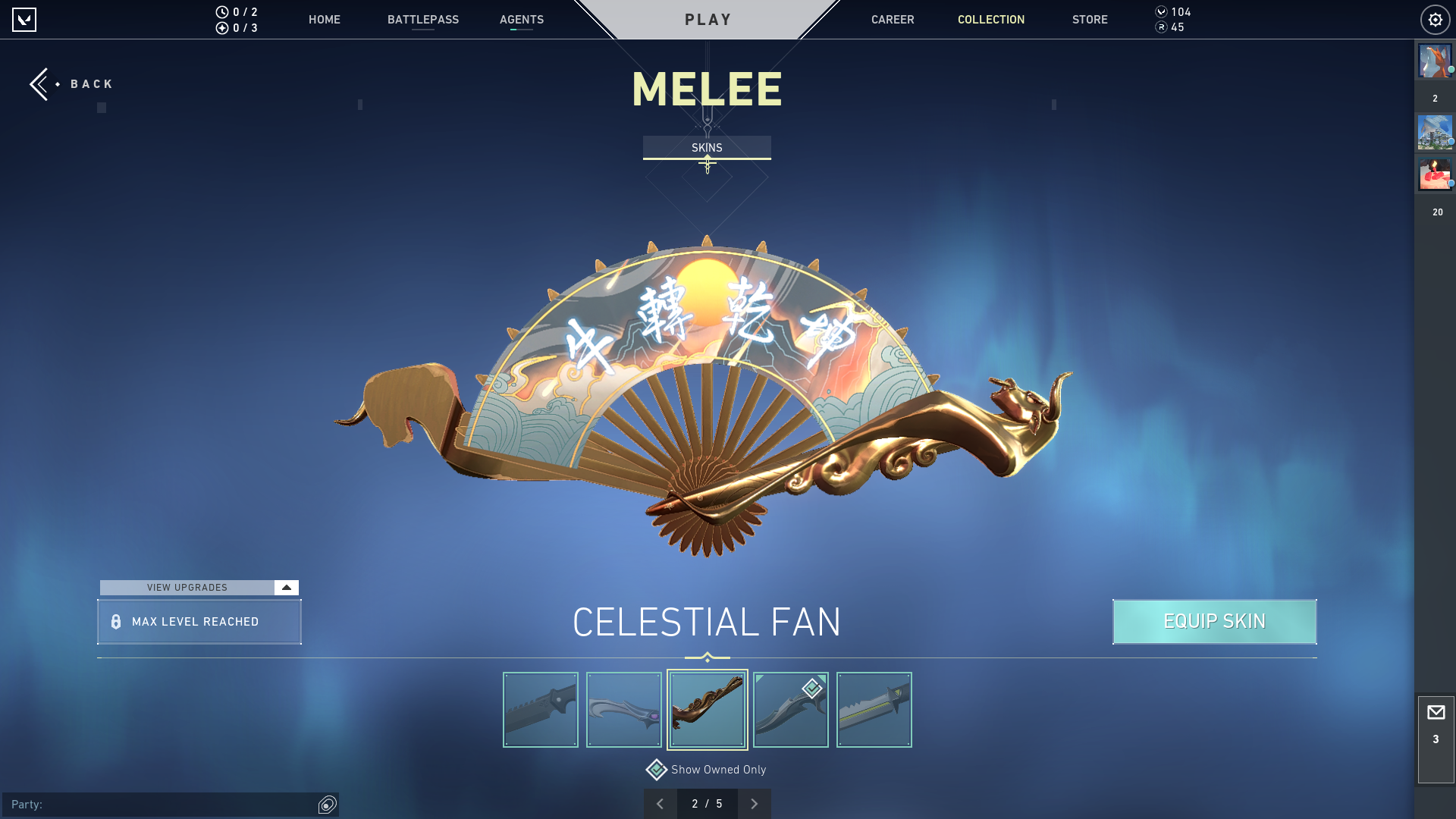
Task: Select the Skins tab
Action: [707, 148]
